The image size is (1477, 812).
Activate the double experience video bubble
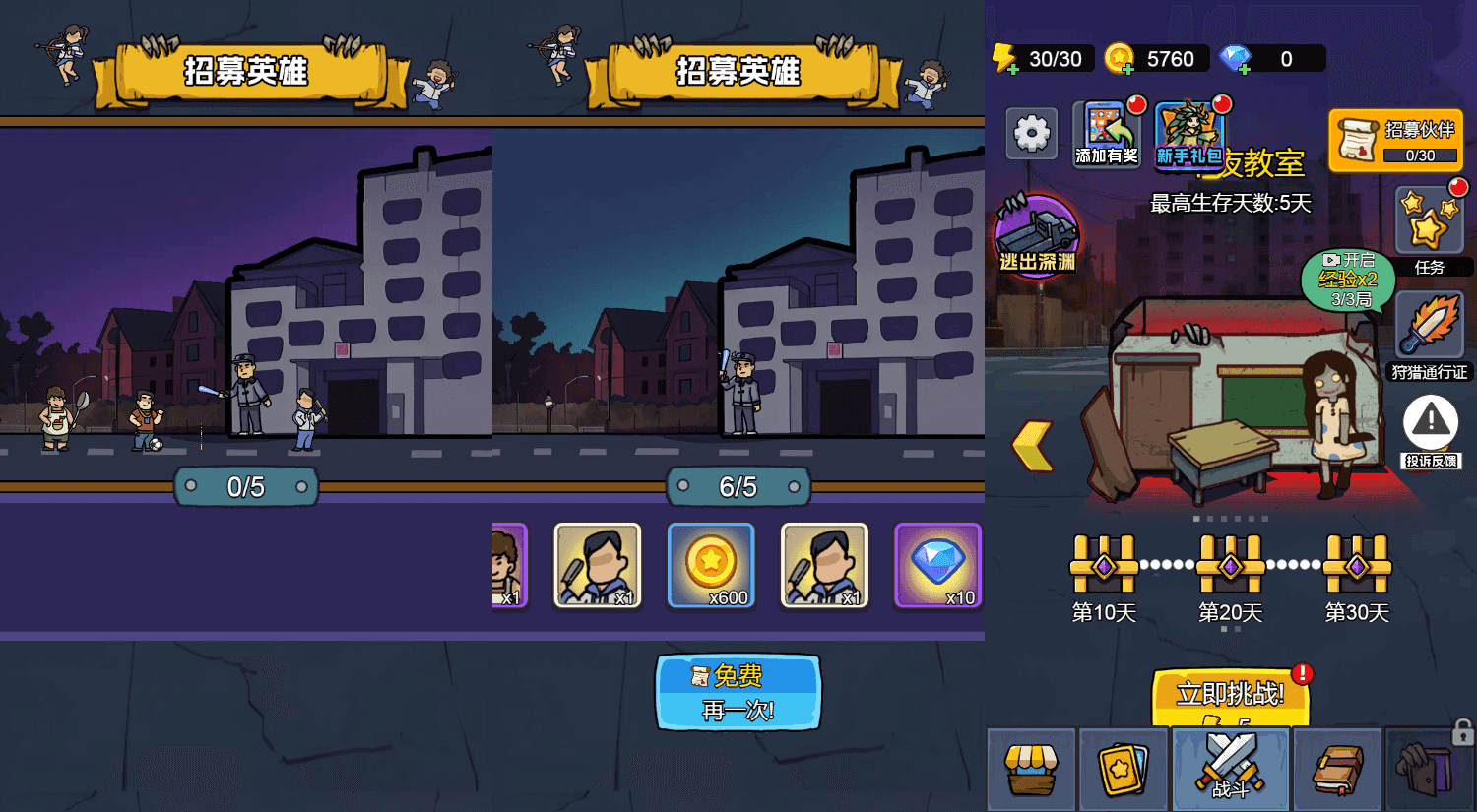[x=1348, y=280]
